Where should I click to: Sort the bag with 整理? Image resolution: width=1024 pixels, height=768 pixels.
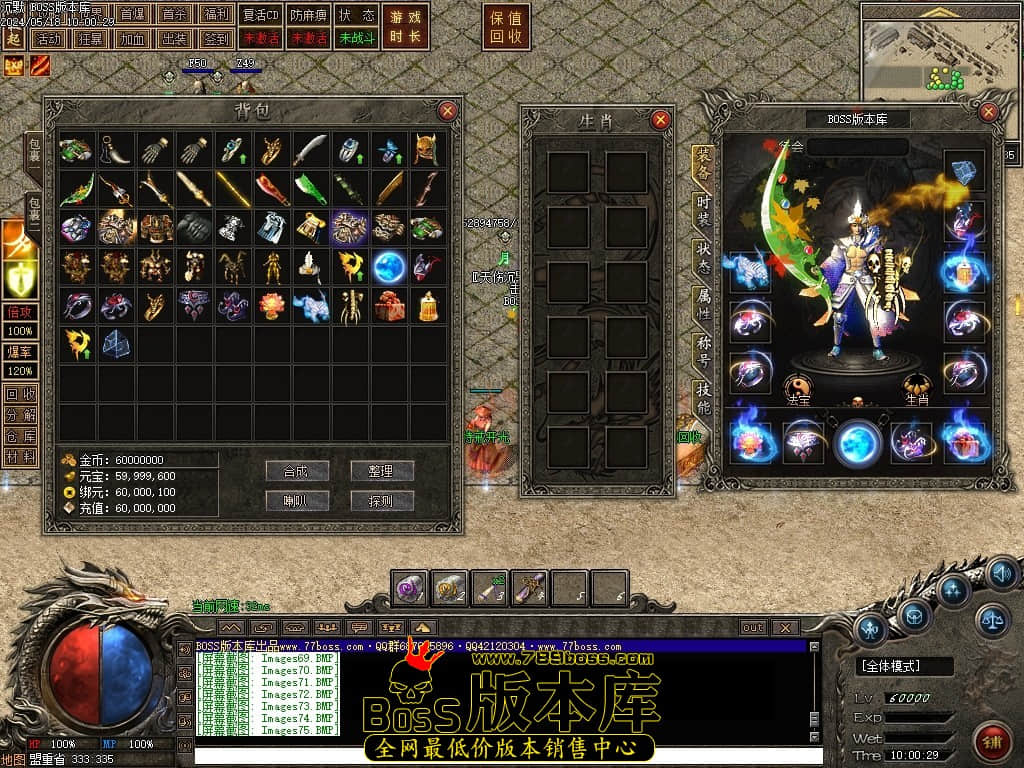[x=382, y=471]
